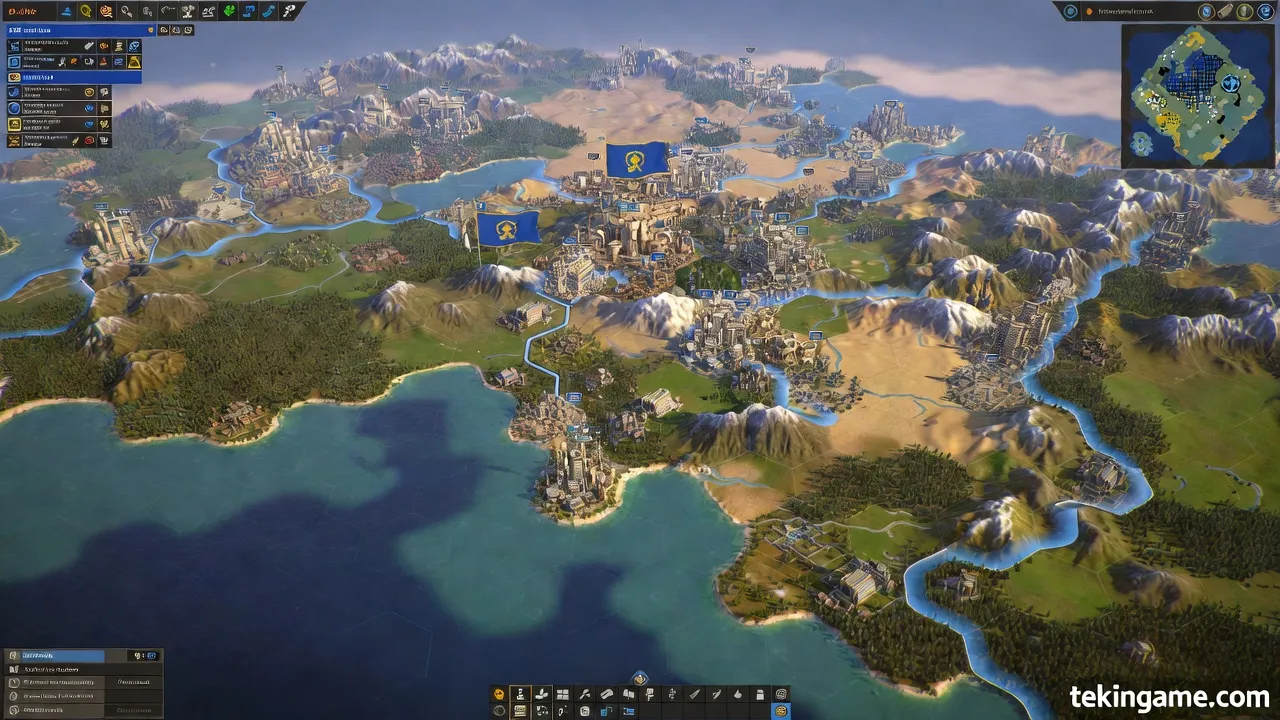Open the white trophy icon in top bar

coord(187,11)
